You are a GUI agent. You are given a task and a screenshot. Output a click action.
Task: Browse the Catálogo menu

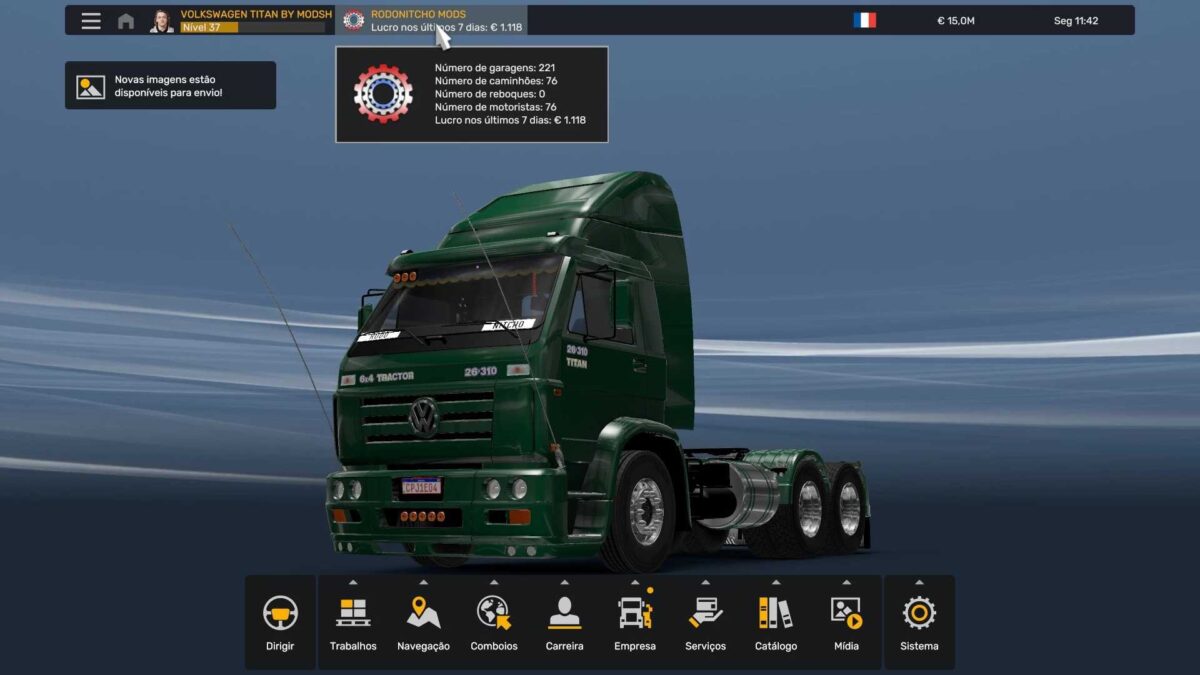pos(776,622)
